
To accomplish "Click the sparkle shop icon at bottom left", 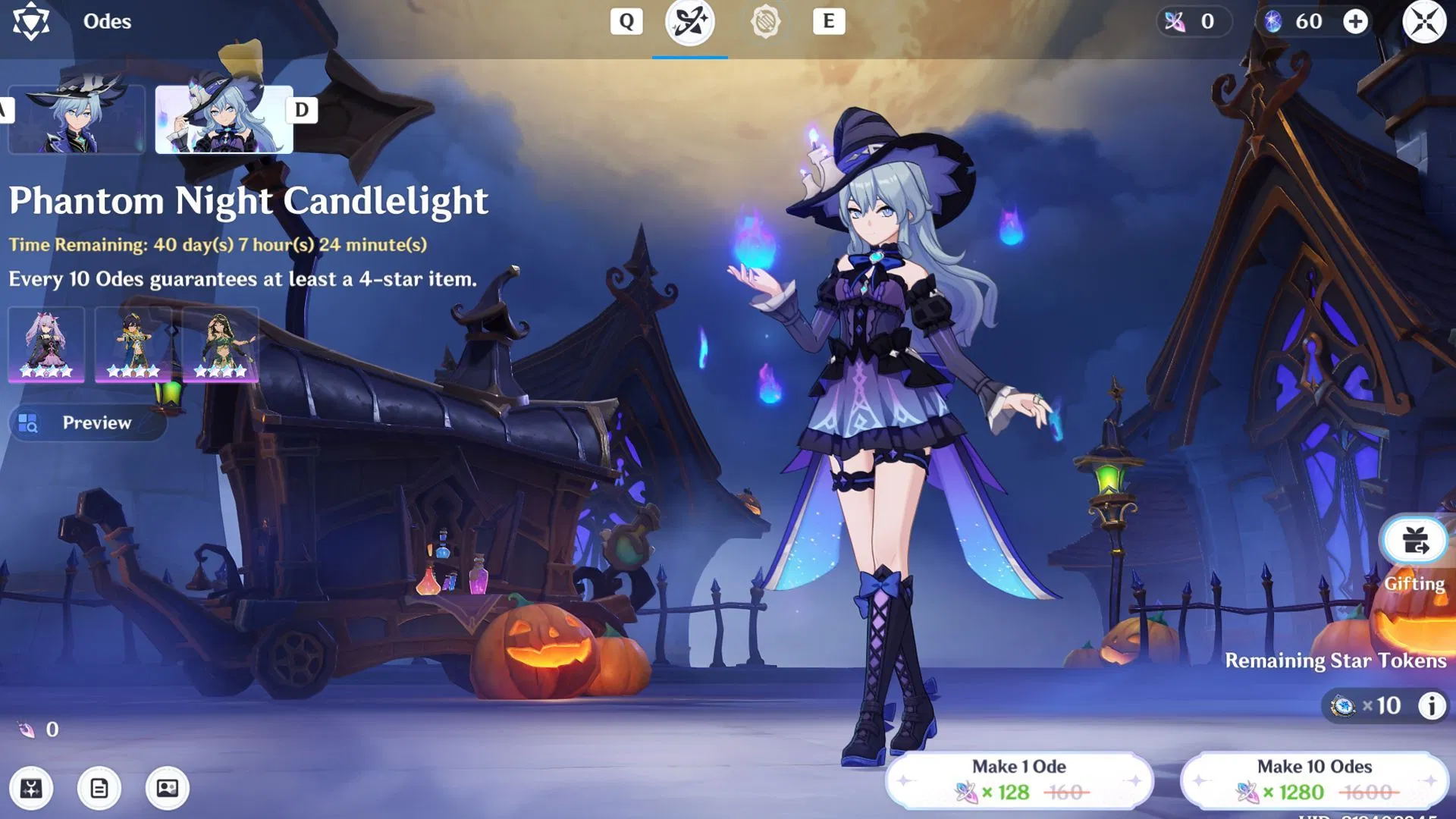I will (30, 789).
